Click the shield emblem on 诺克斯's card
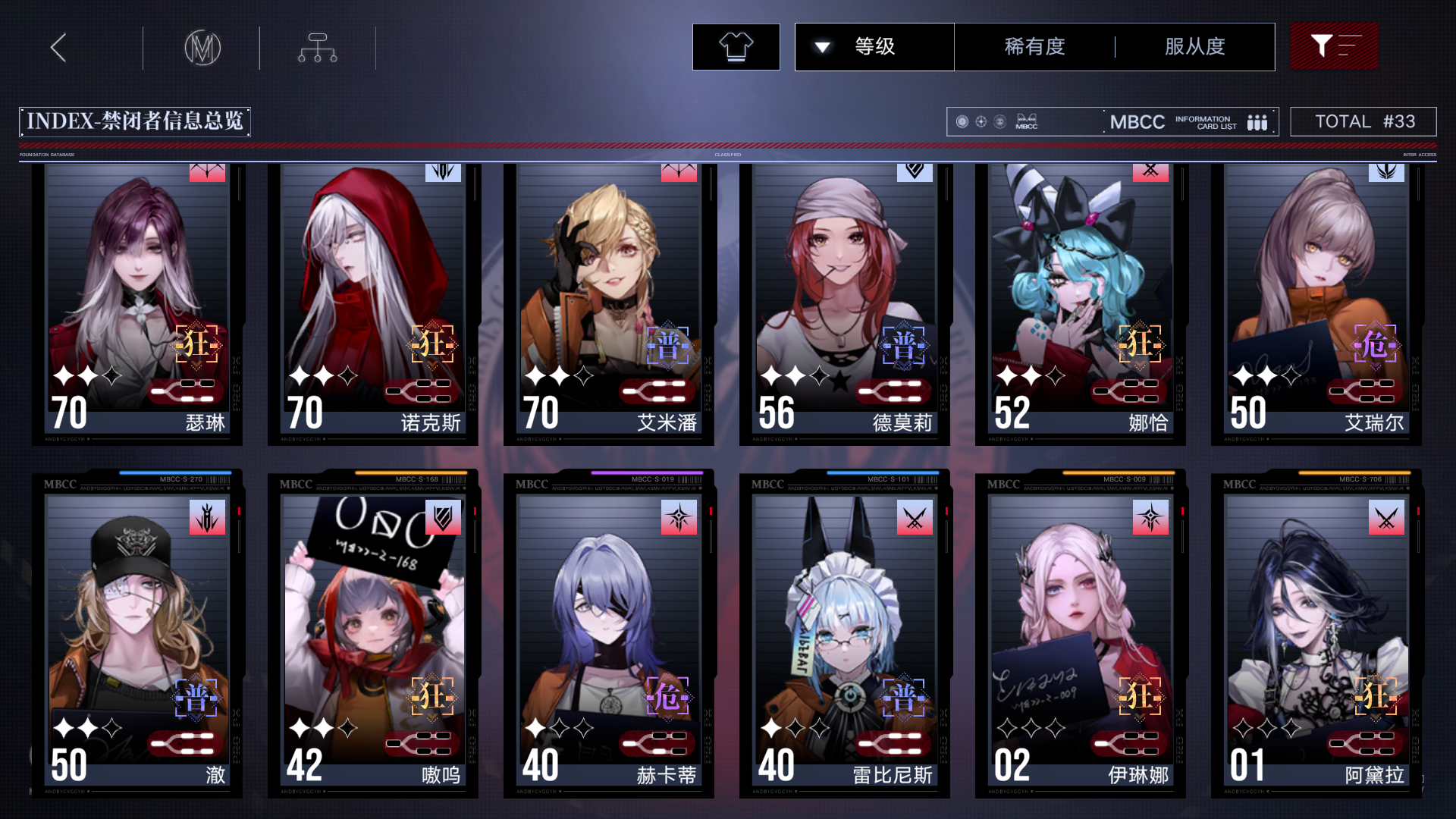Viewport: 1456px width, 819px height. 444,173
